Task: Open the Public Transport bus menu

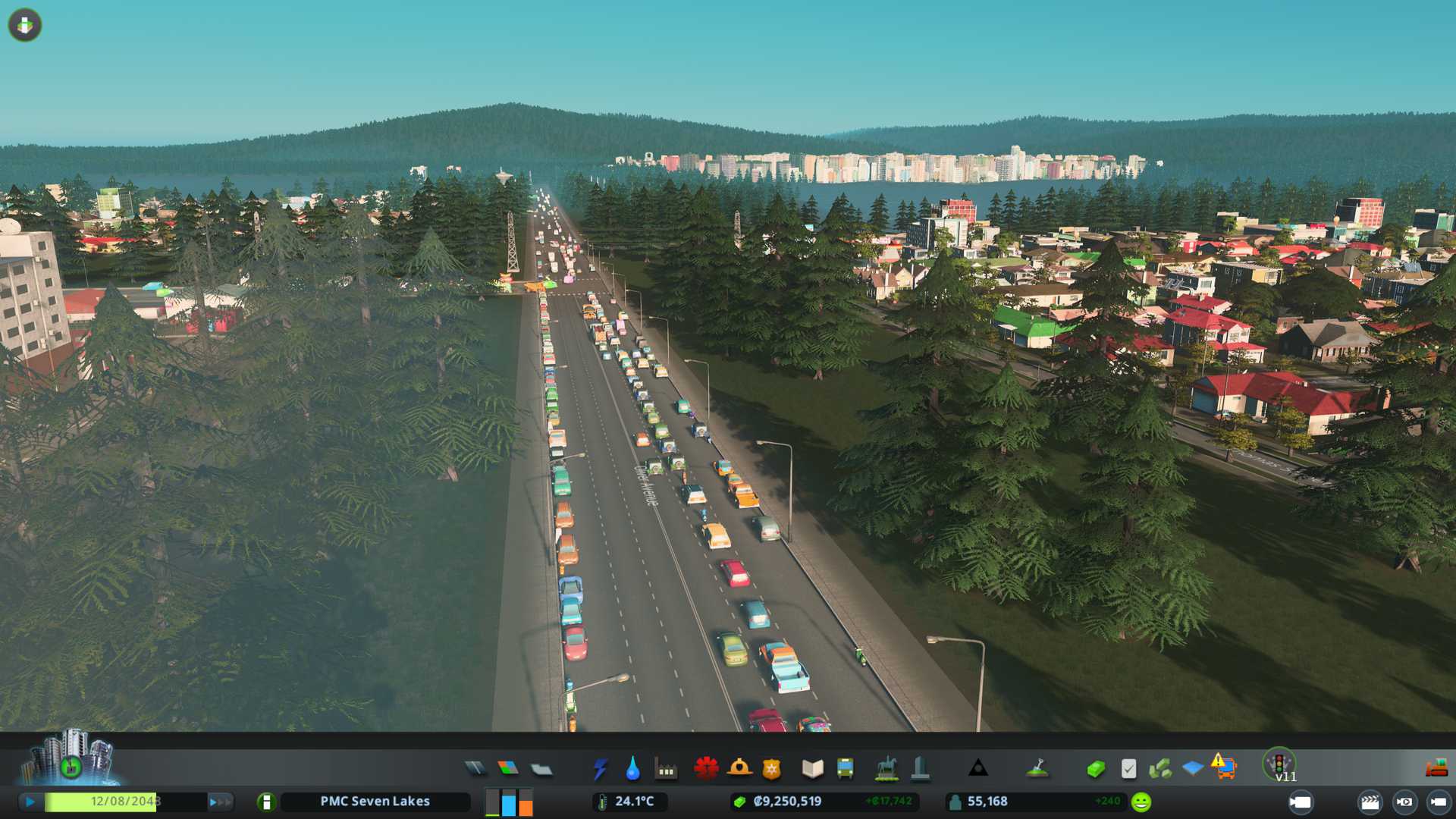Action: coord(845,769)
